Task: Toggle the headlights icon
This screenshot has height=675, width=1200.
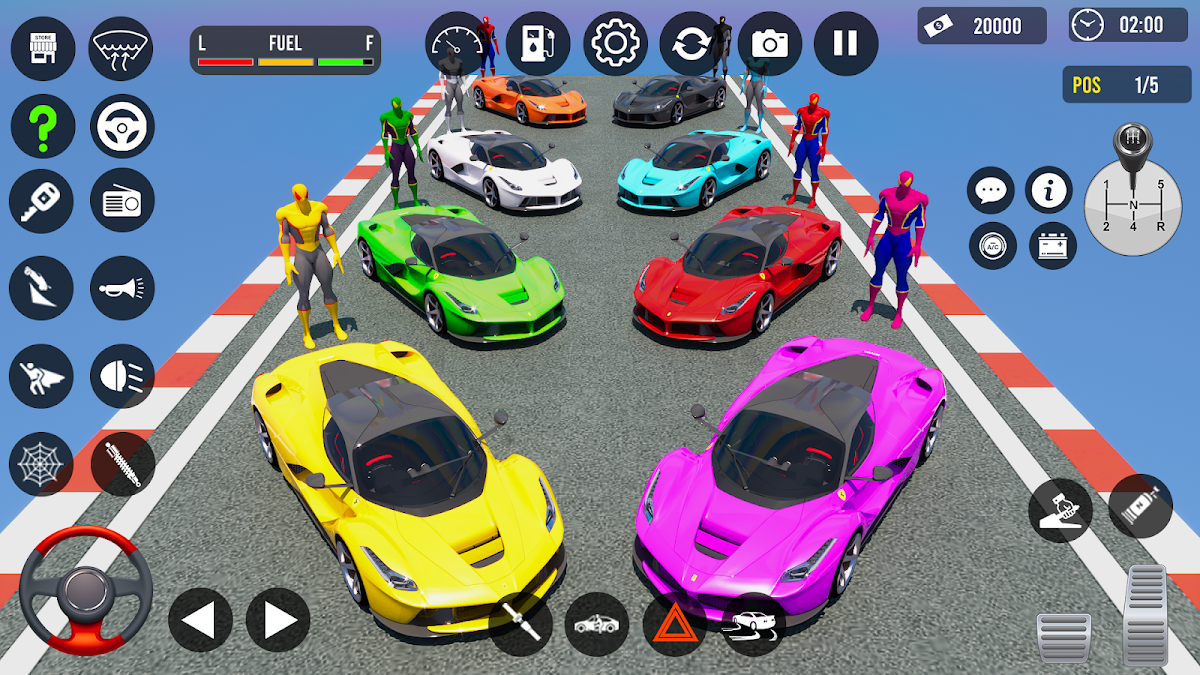Action: (x=122, y=376)
